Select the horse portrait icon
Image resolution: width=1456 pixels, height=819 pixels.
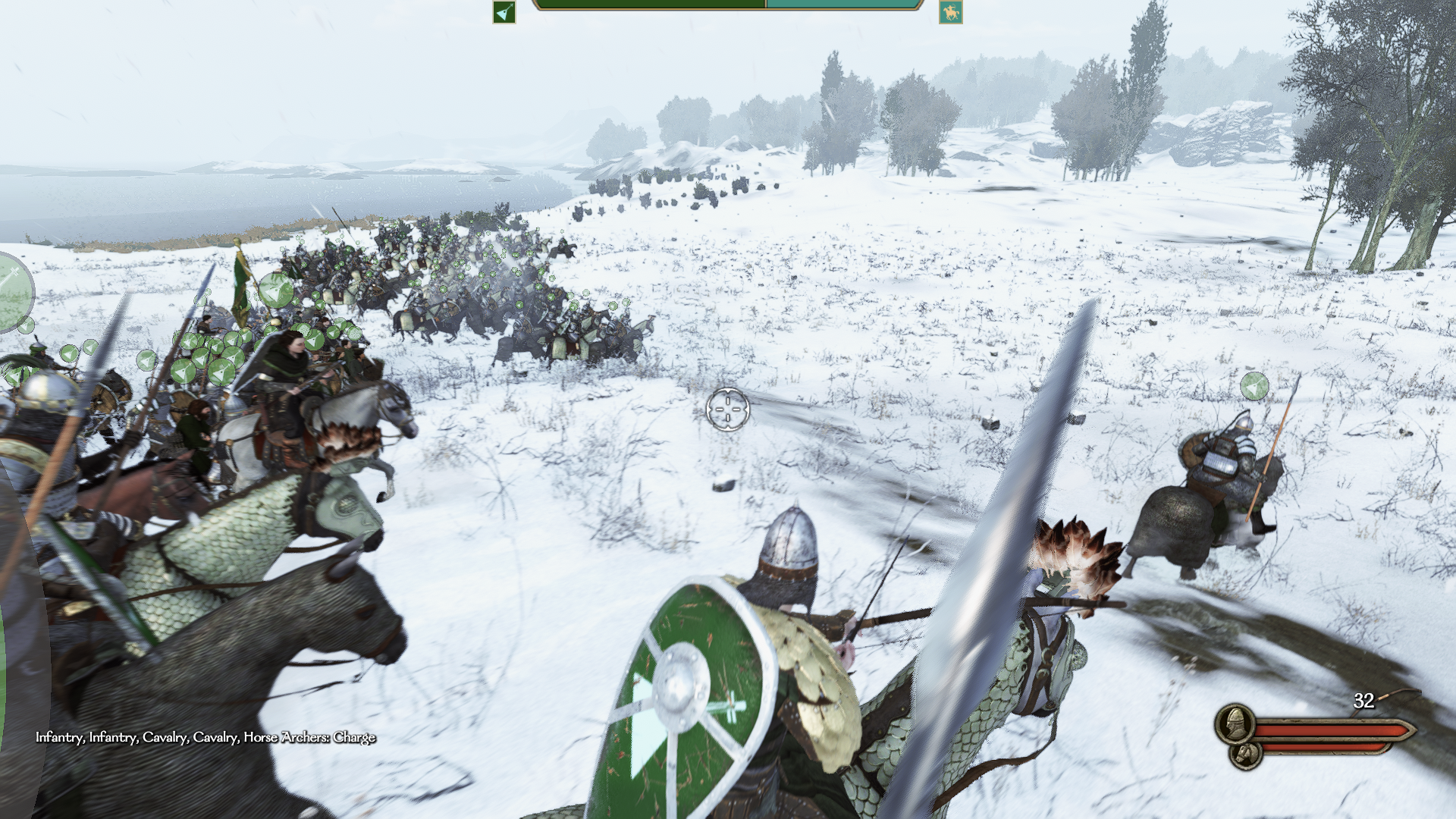pos(1245,754)
